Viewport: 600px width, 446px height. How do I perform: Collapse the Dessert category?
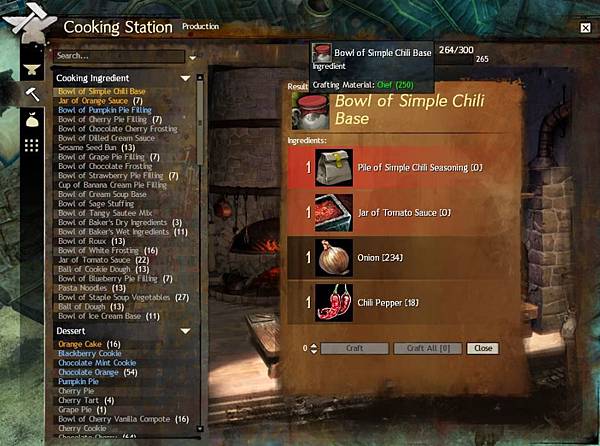[x=185, y=331]
